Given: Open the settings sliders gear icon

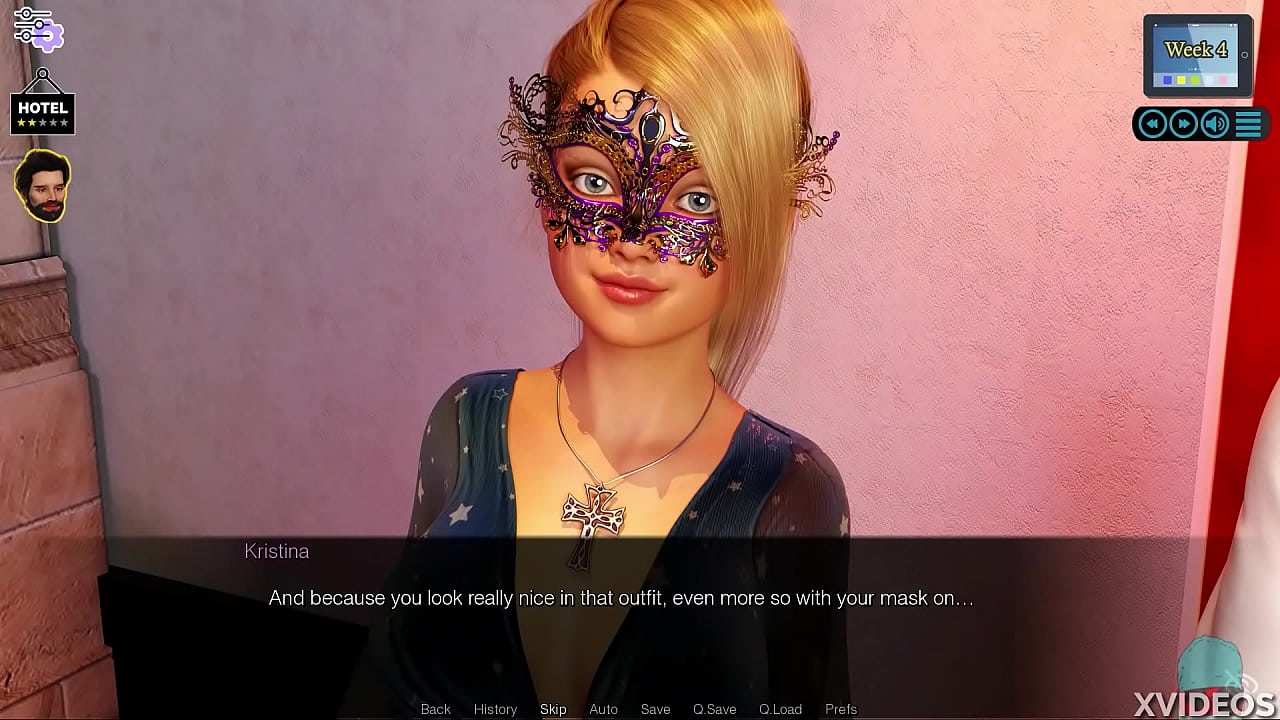Looking at the screenshot, I should tap(38, 28).
